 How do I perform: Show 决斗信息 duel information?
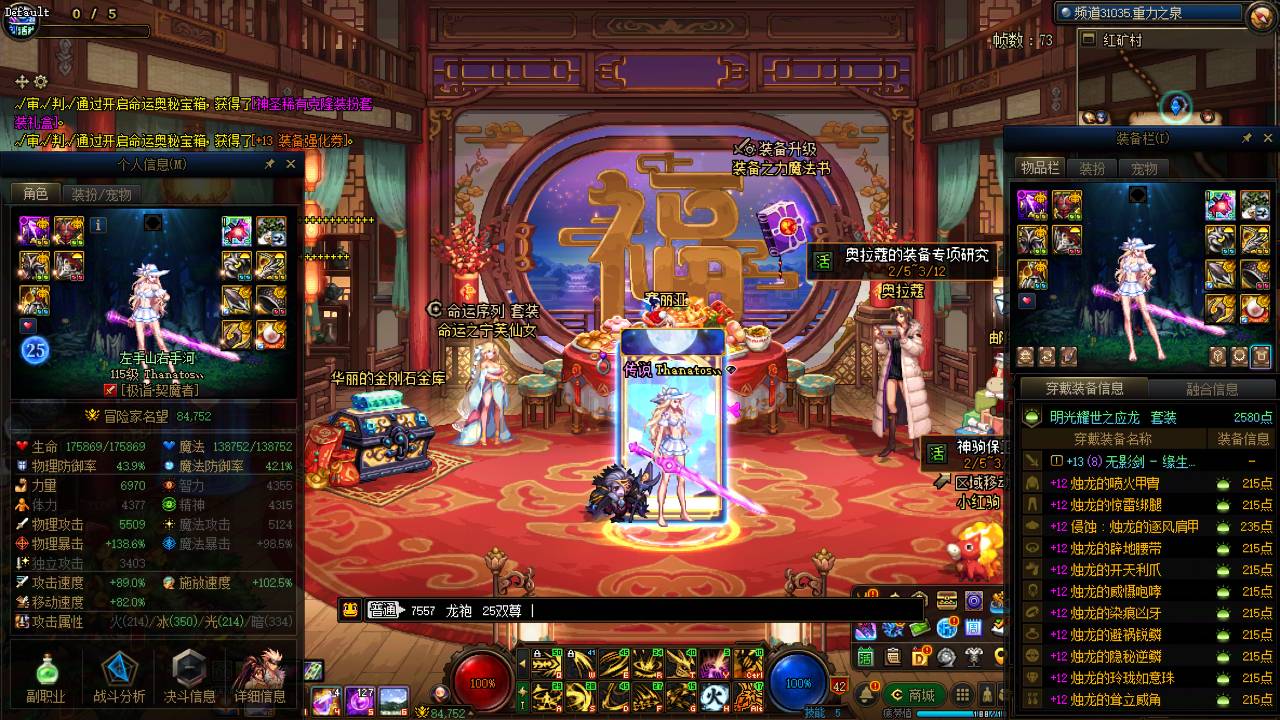[x=189, y=678]
